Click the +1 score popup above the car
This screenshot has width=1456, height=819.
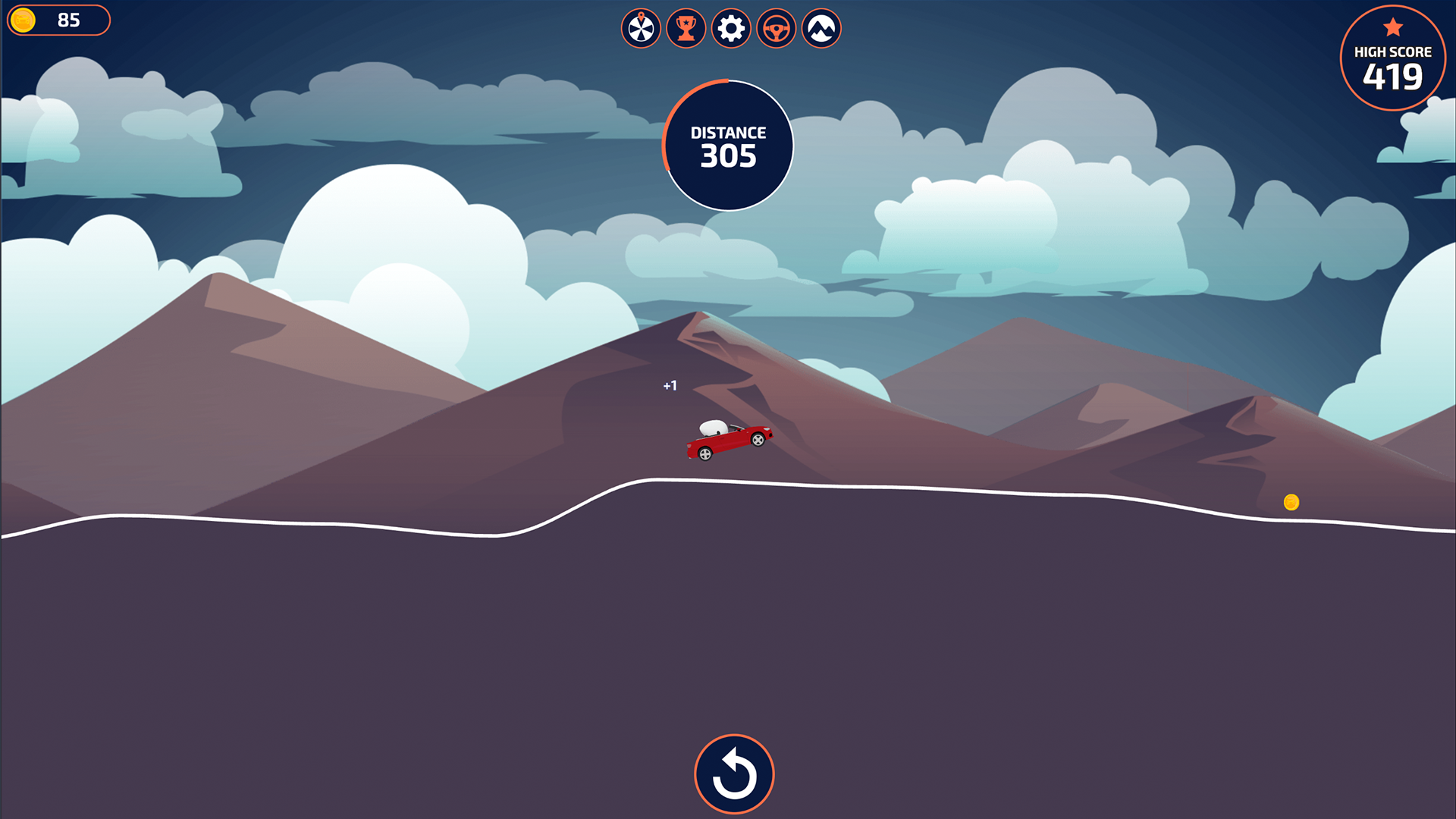pos(670,385)
